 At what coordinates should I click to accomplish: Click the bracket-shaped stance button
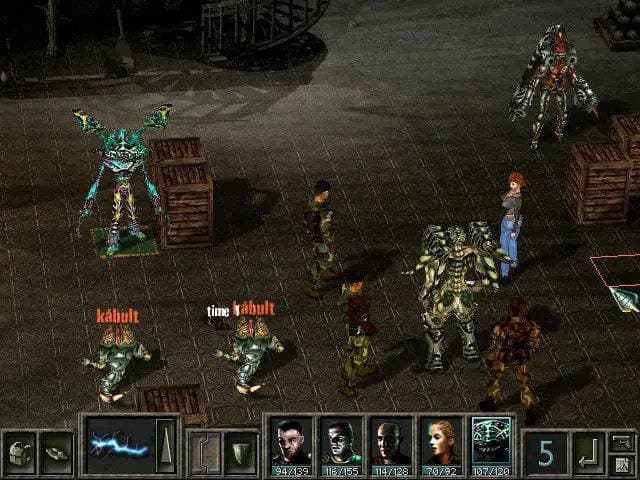point(205,452)
